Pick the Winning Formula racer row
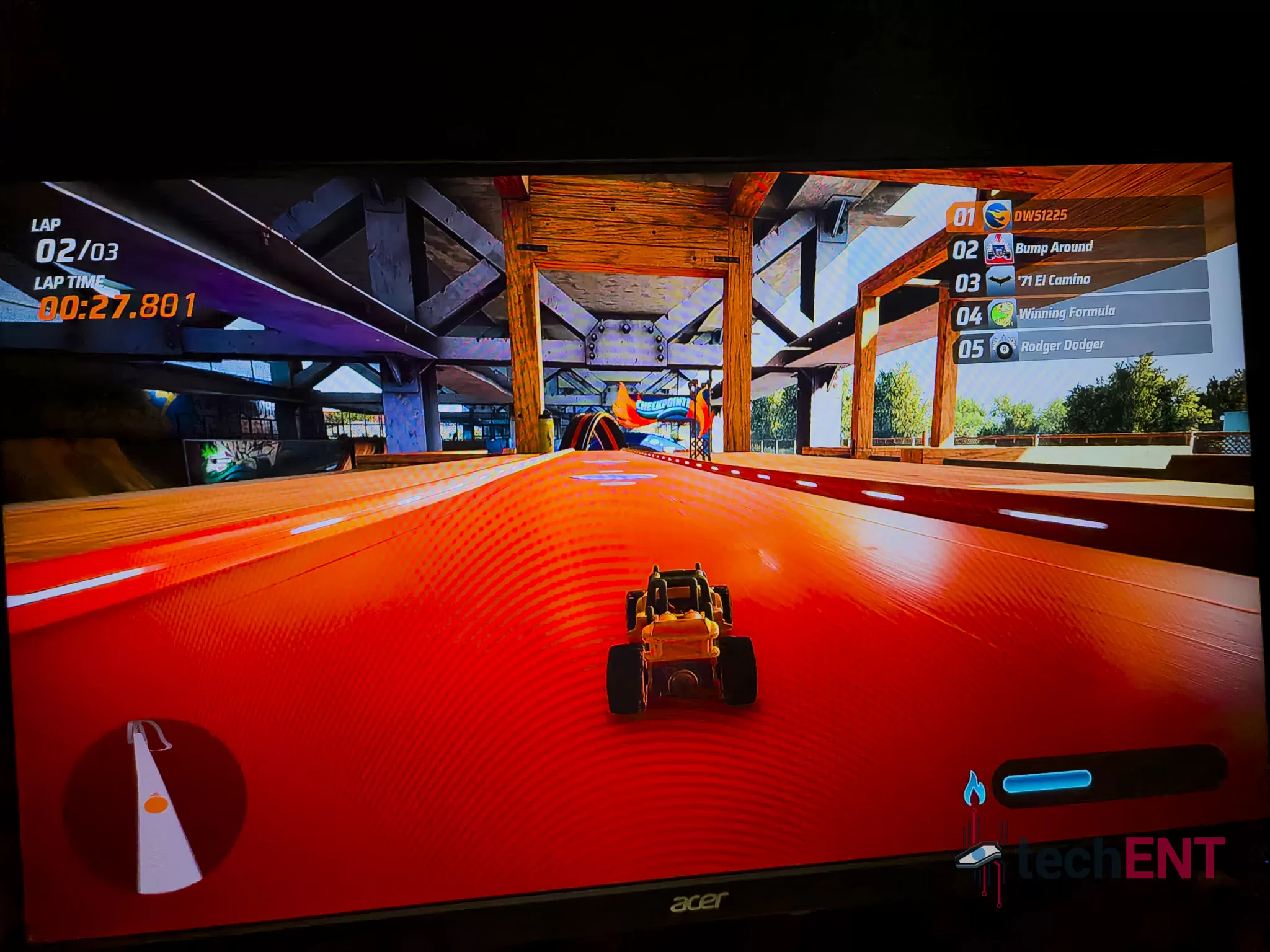 click(1082, 314)
